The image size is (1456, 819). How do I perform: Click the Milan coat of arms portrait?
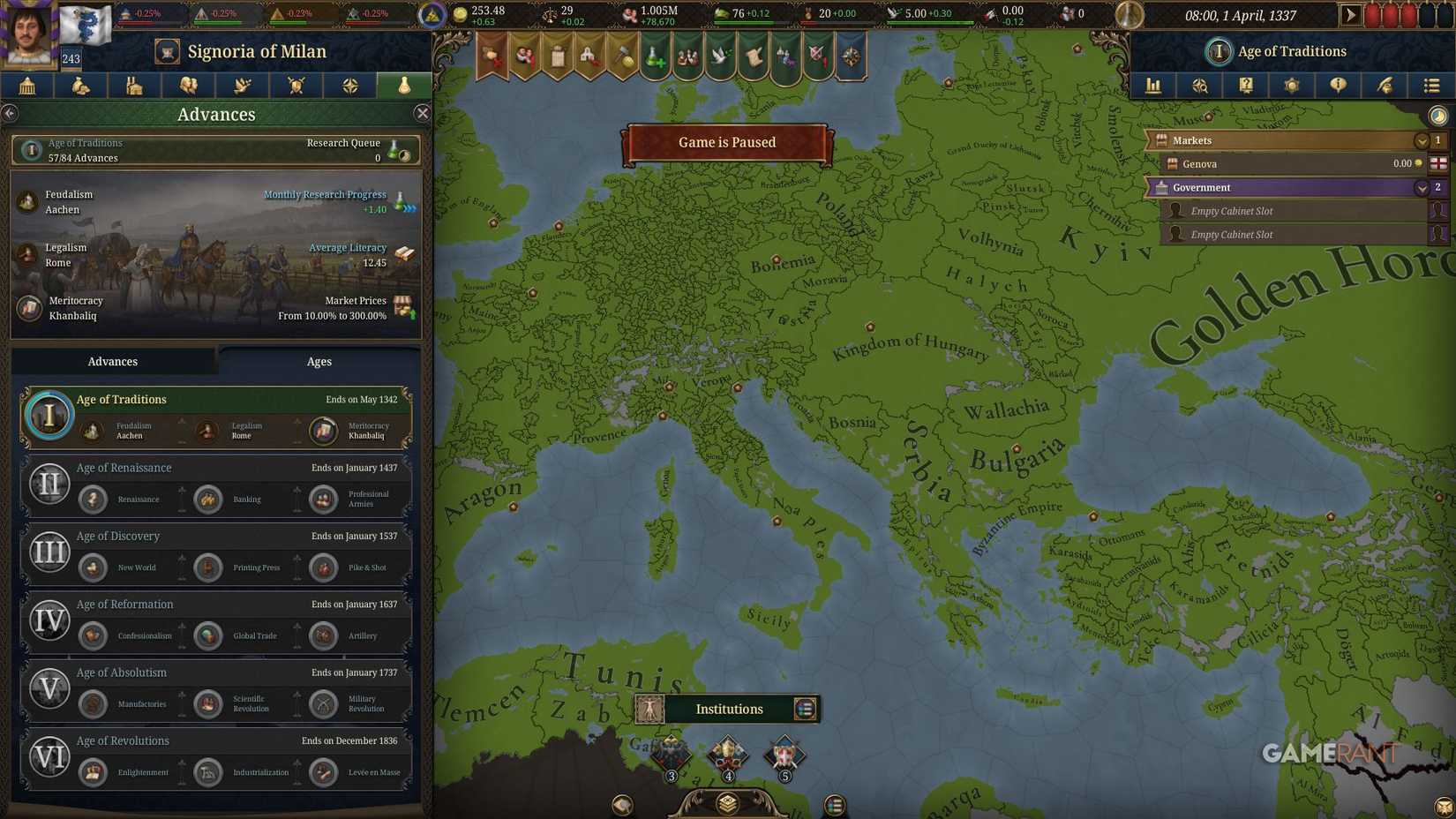(85, 24)
